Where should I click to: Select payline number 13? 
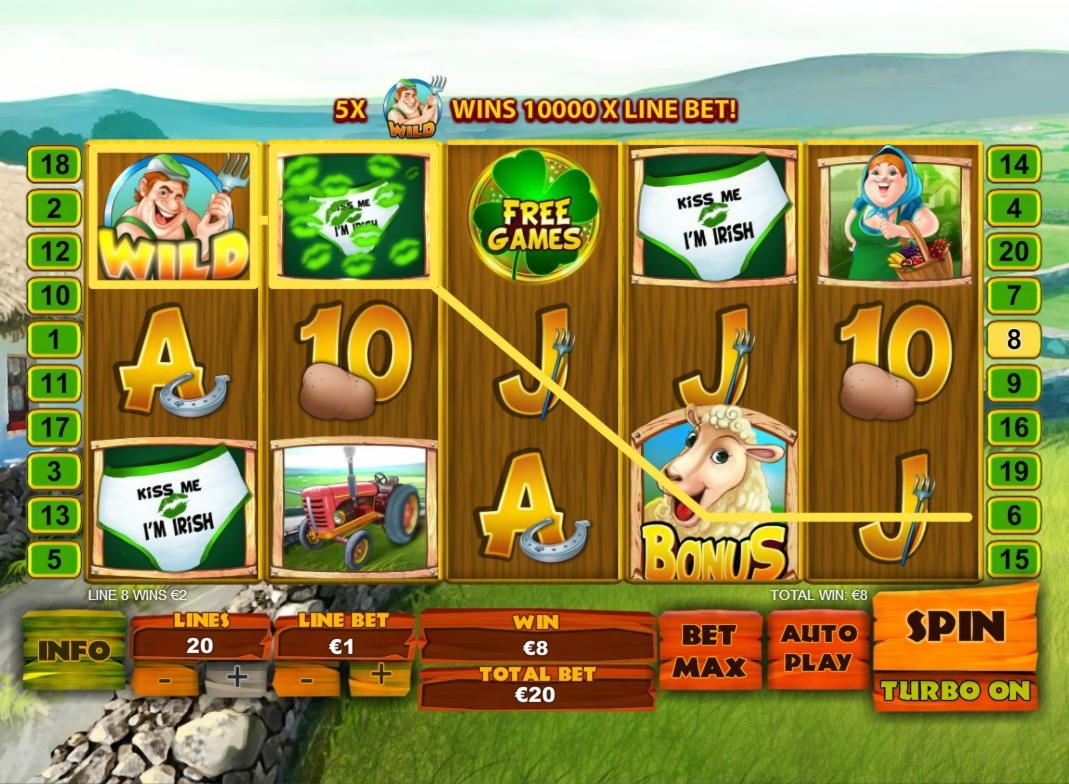[53, 514]
